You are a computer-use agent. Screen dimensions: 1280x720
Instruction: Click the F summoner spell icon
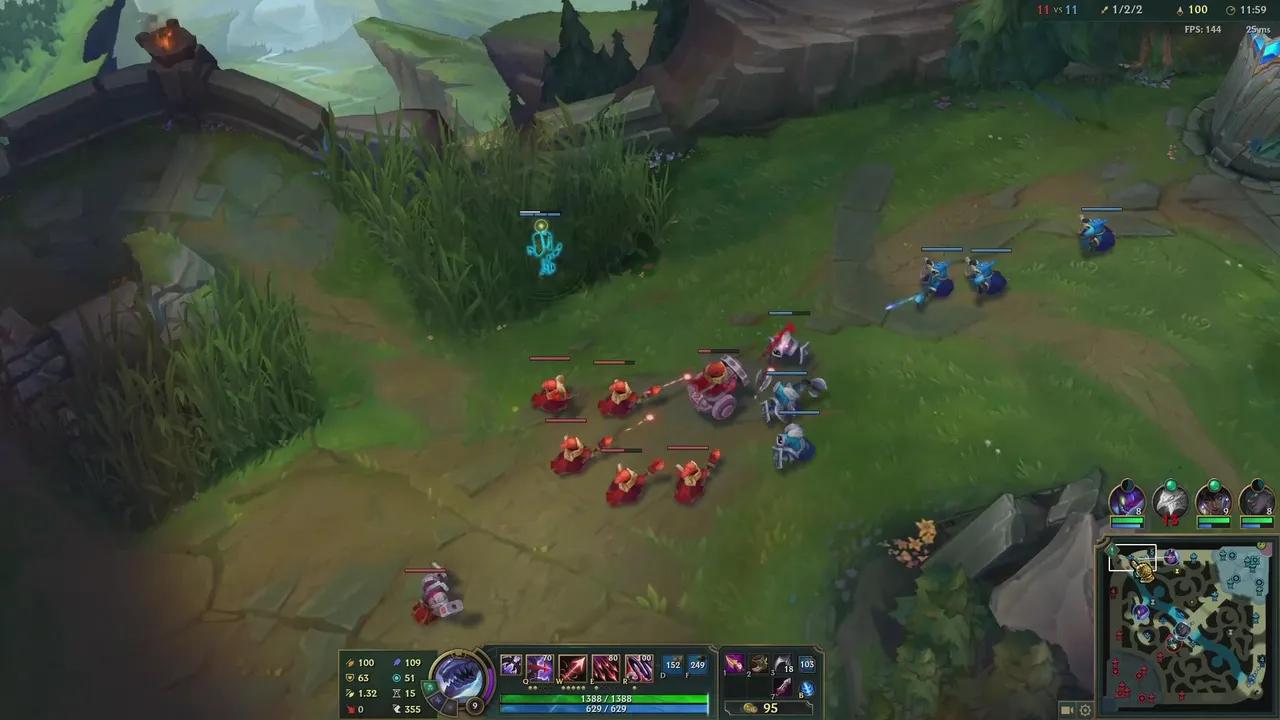(x=697, y=663)
